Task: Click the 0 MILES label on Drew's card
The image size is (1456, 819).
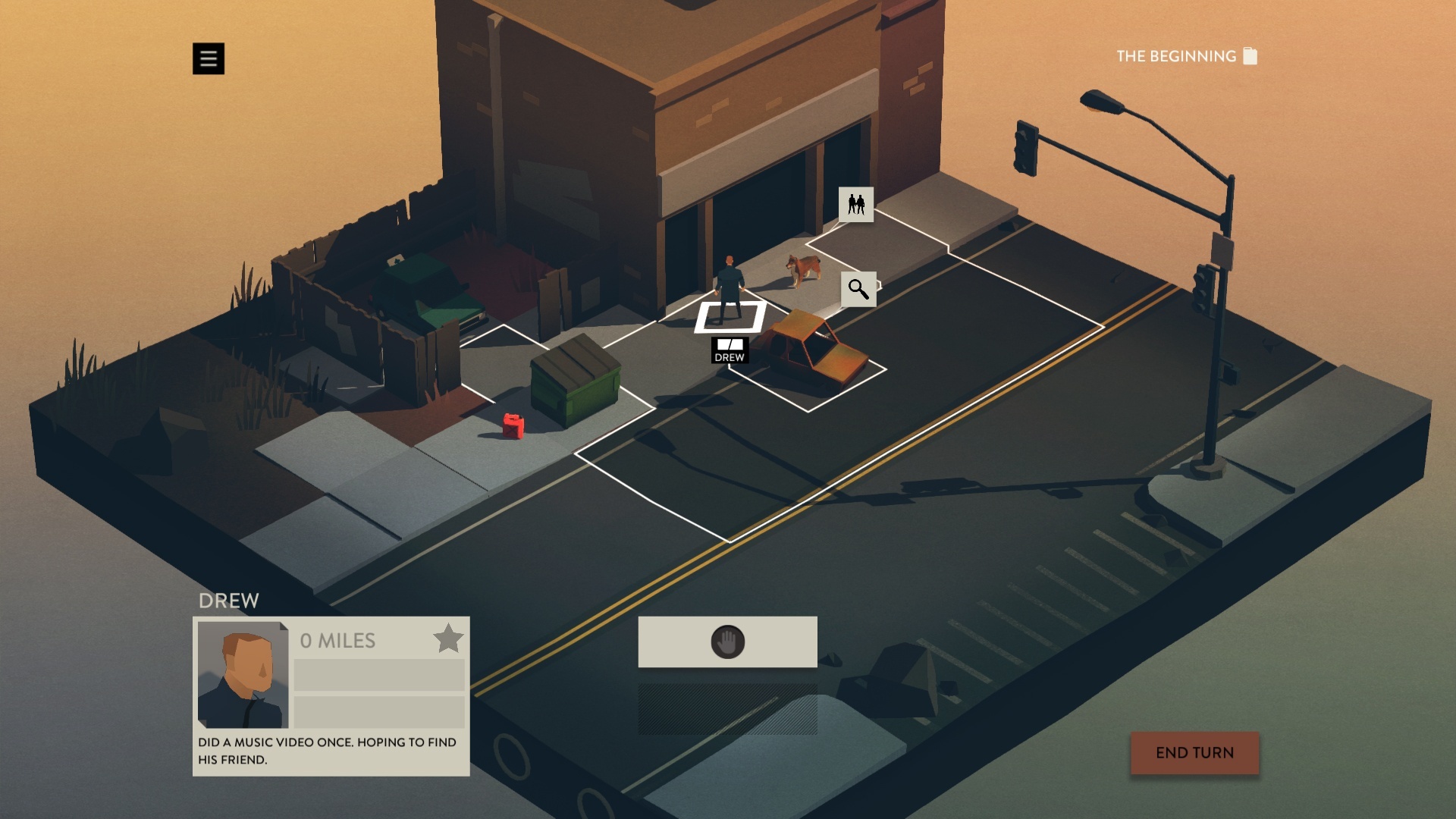Action: (x=336, y=641)
